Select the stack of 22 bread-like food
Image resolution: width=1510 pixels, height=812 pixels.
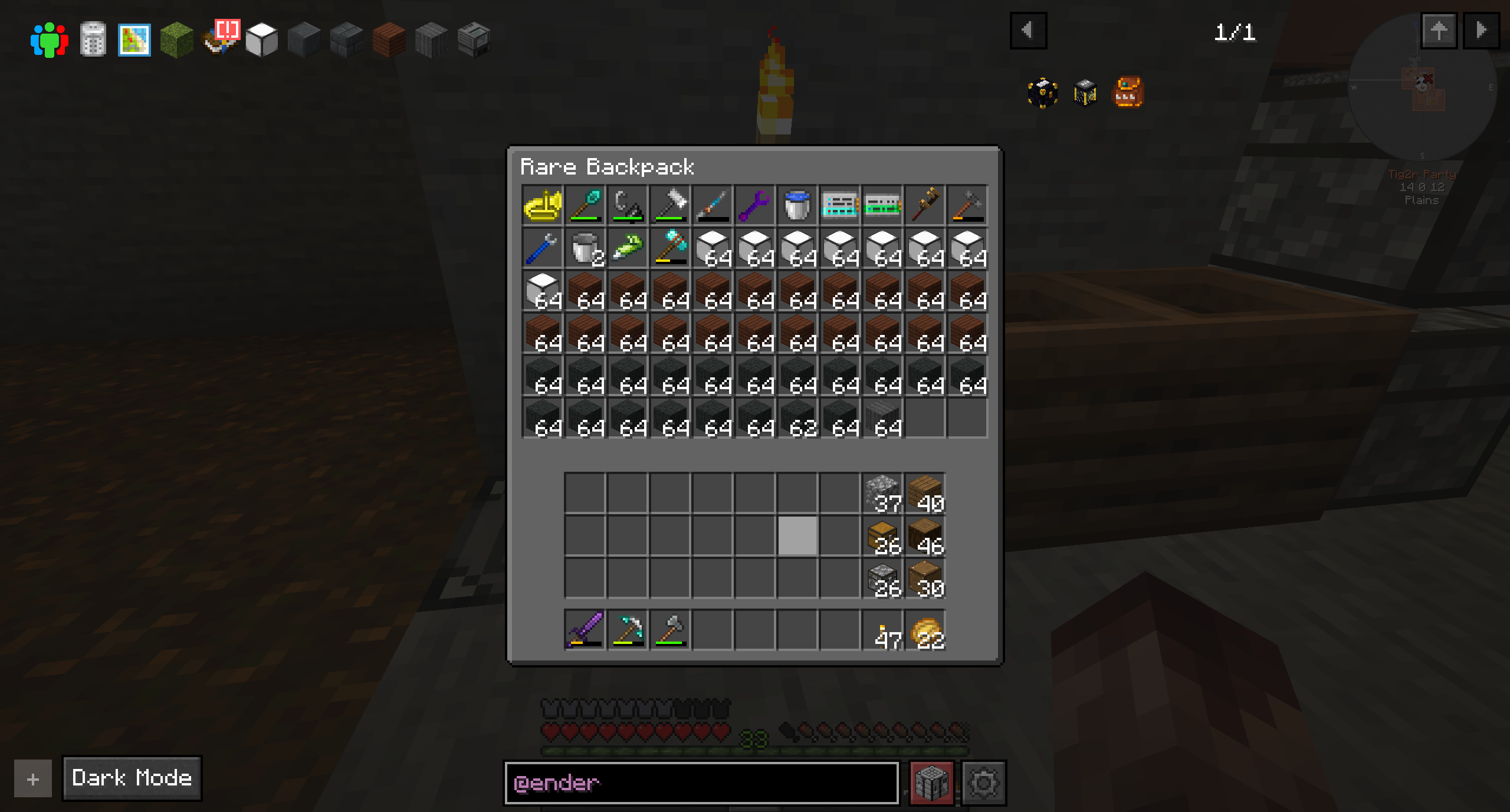point(925,630)
